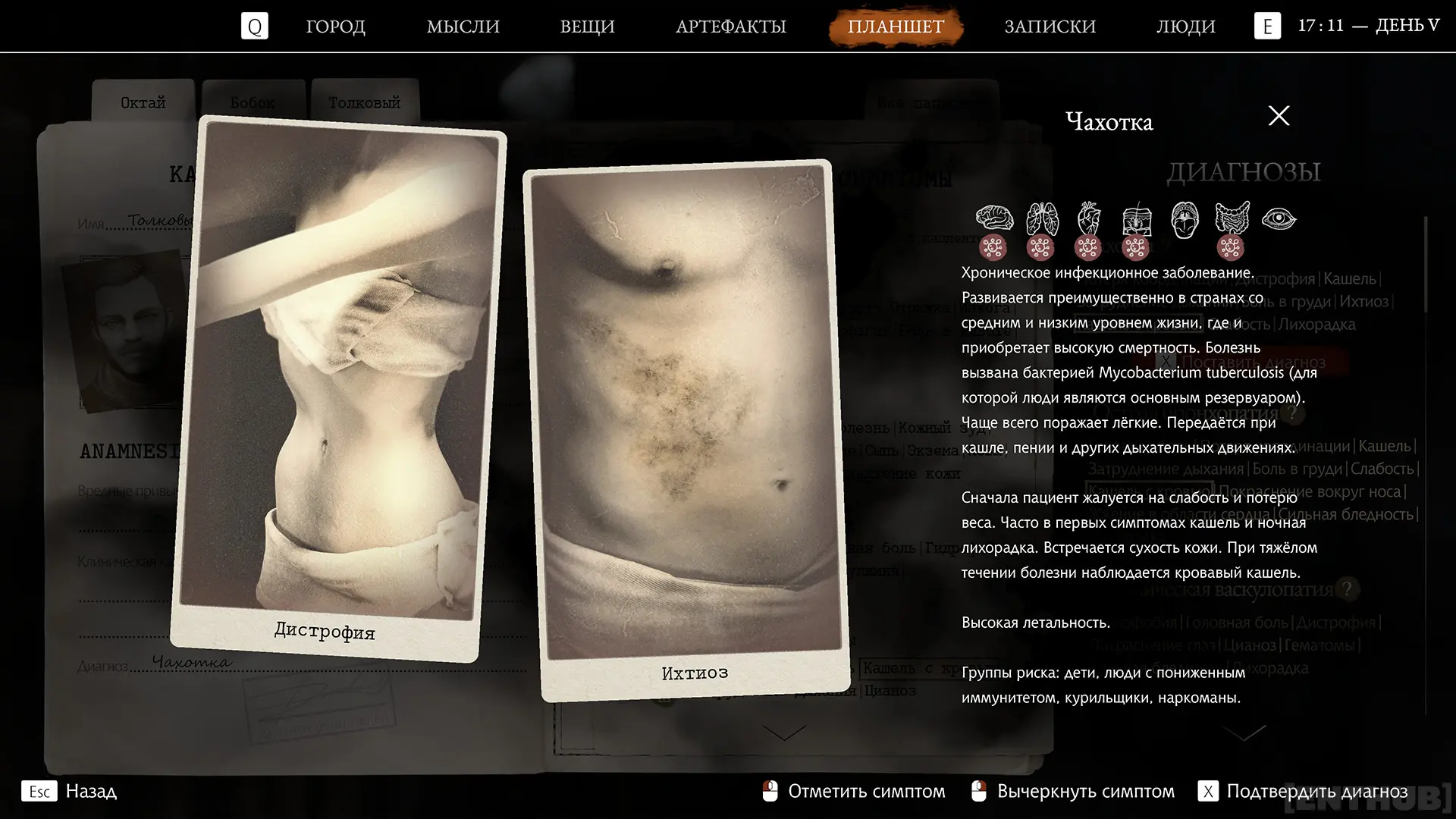
Task: Choose the Толковый patient tab
Action: tap(364, 102)
